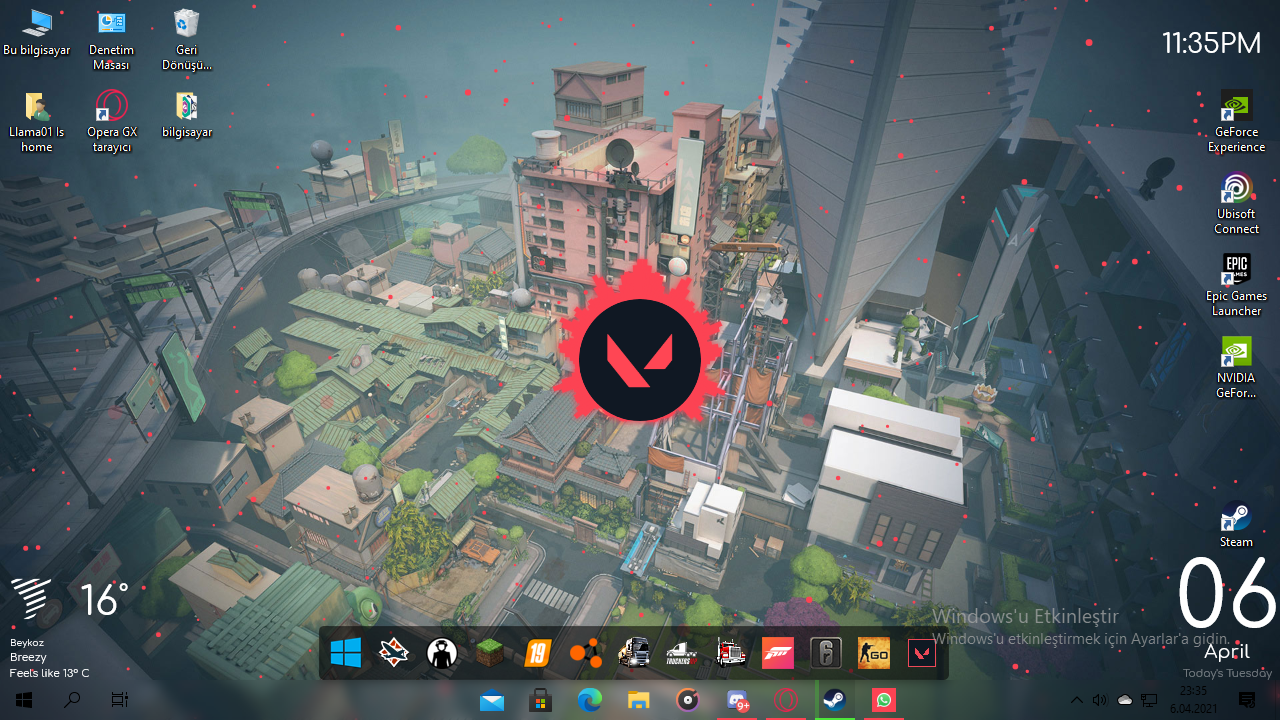
Task: Open the TruckersMP dock icon
Action: [x=682, y=654]
